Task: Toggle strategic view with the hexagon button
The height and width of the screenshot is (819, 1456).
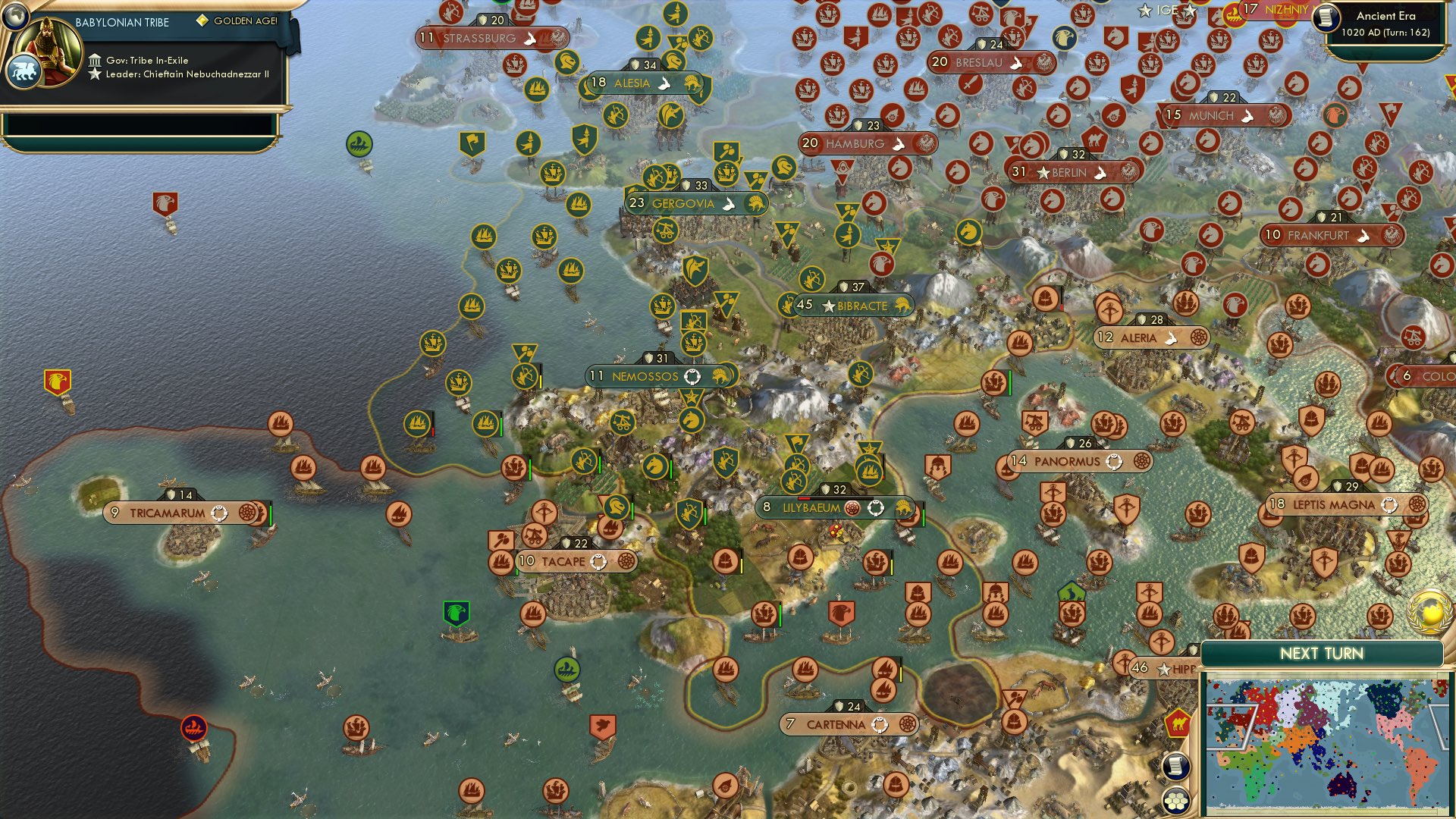Action: [x=1176, y=799]
